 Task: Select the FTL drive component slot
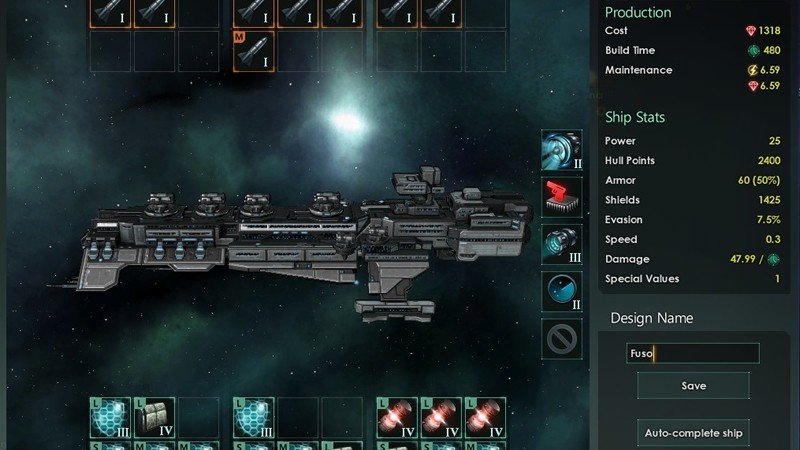[562, 149]
